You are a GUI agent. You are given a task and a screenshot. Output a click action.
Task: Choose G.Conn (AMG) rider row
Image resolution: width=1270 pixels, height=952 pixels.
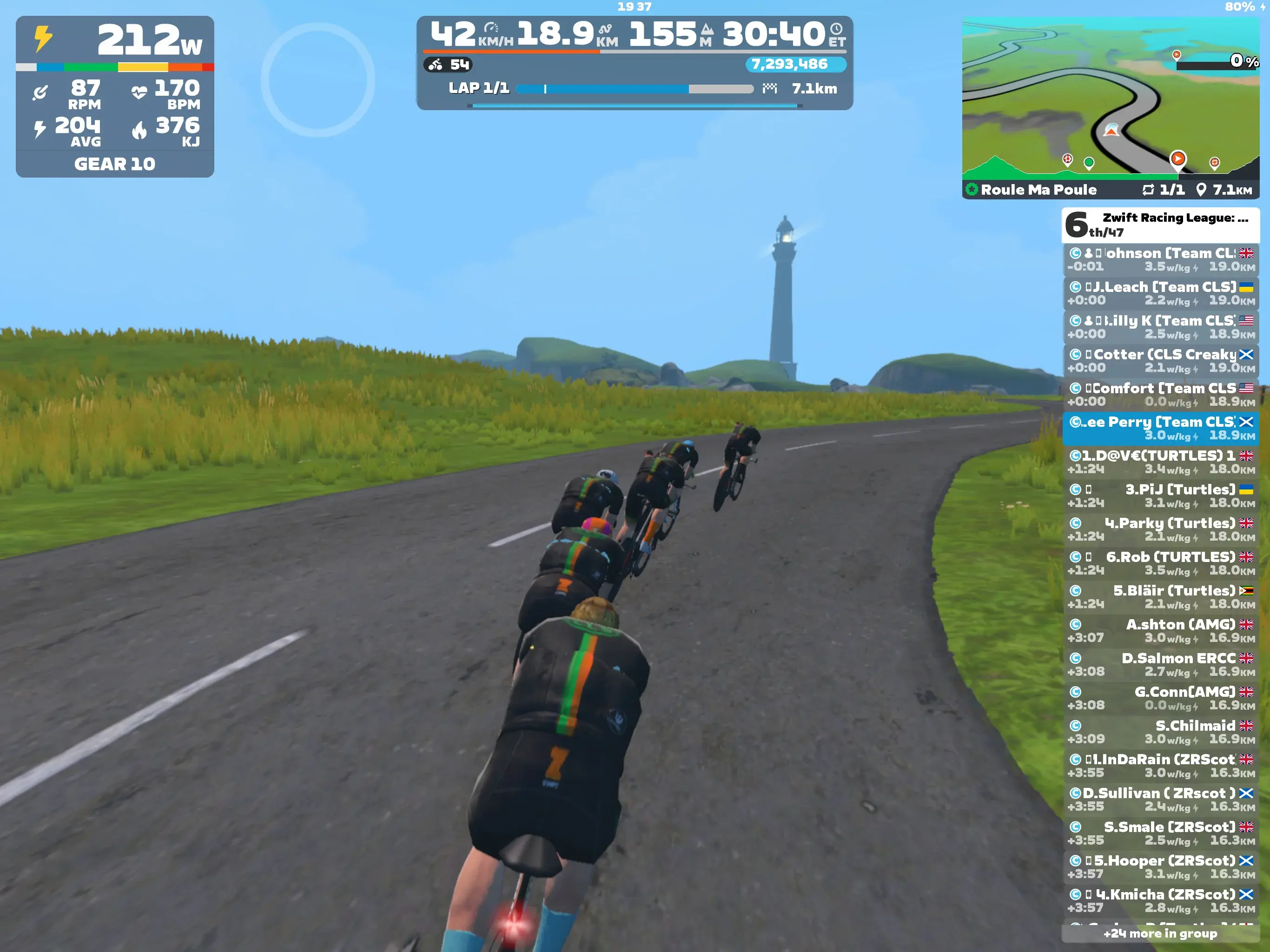[x=1160, y=698]
